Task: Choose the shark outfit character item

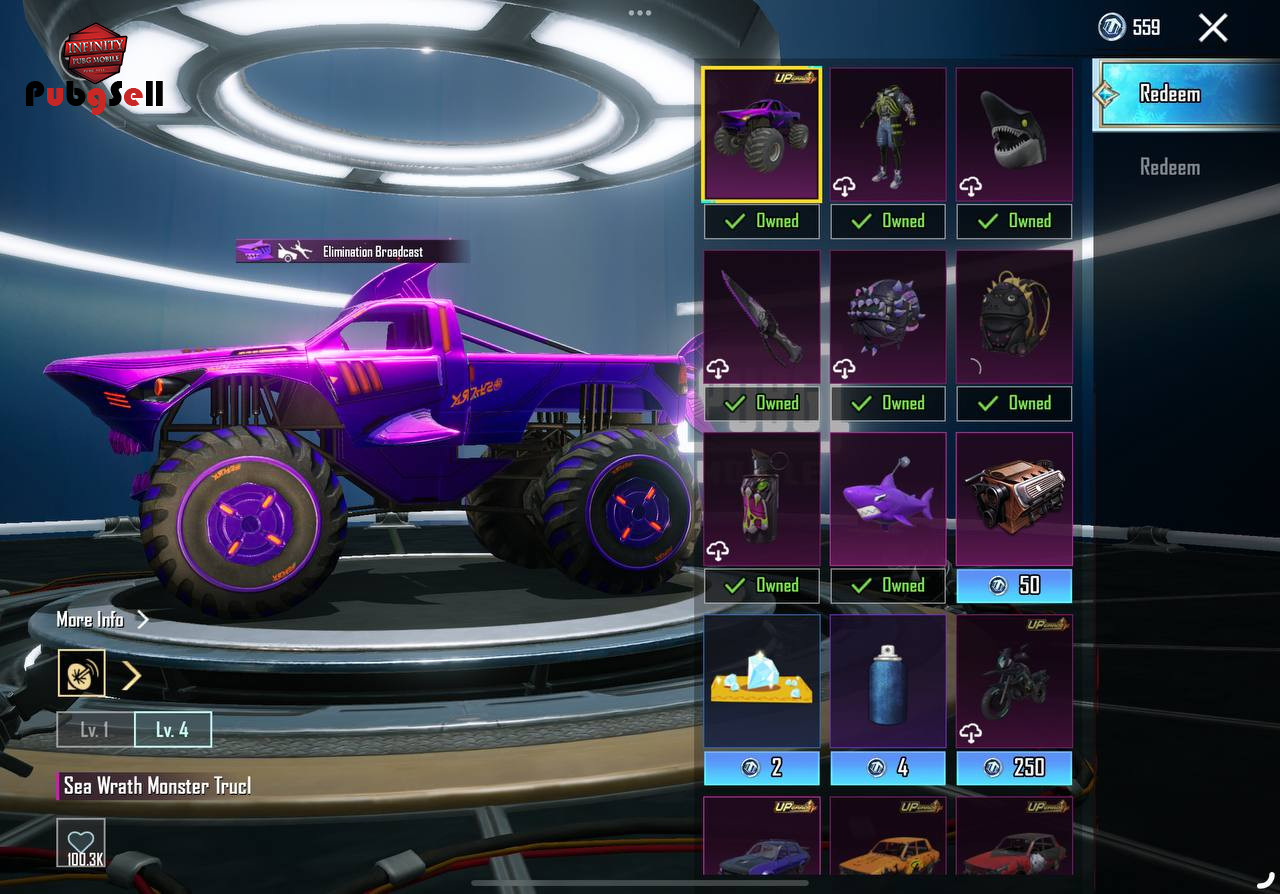Action: [888, 135]
